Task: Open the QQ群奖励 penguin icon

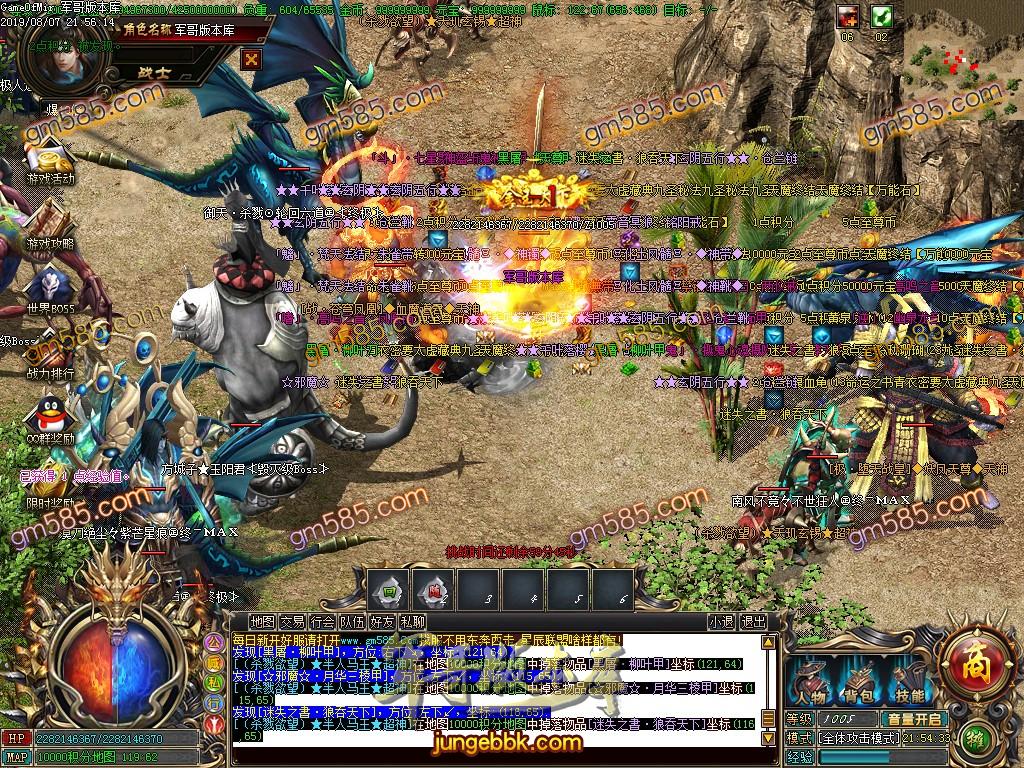Action: click(x=50, y=418)
